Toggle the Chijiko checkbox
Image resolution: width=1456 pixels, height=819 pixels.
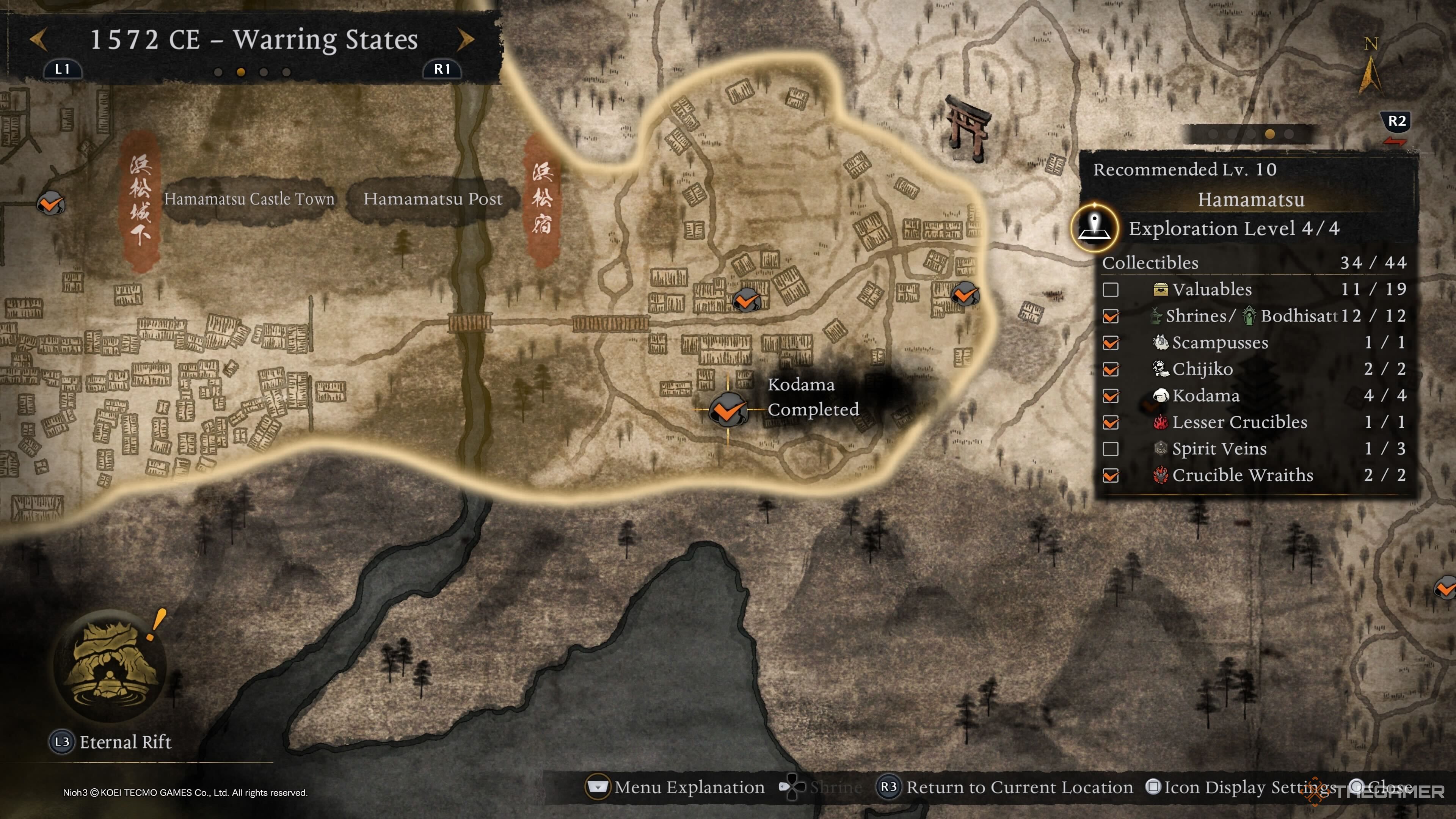(1111, 369)
